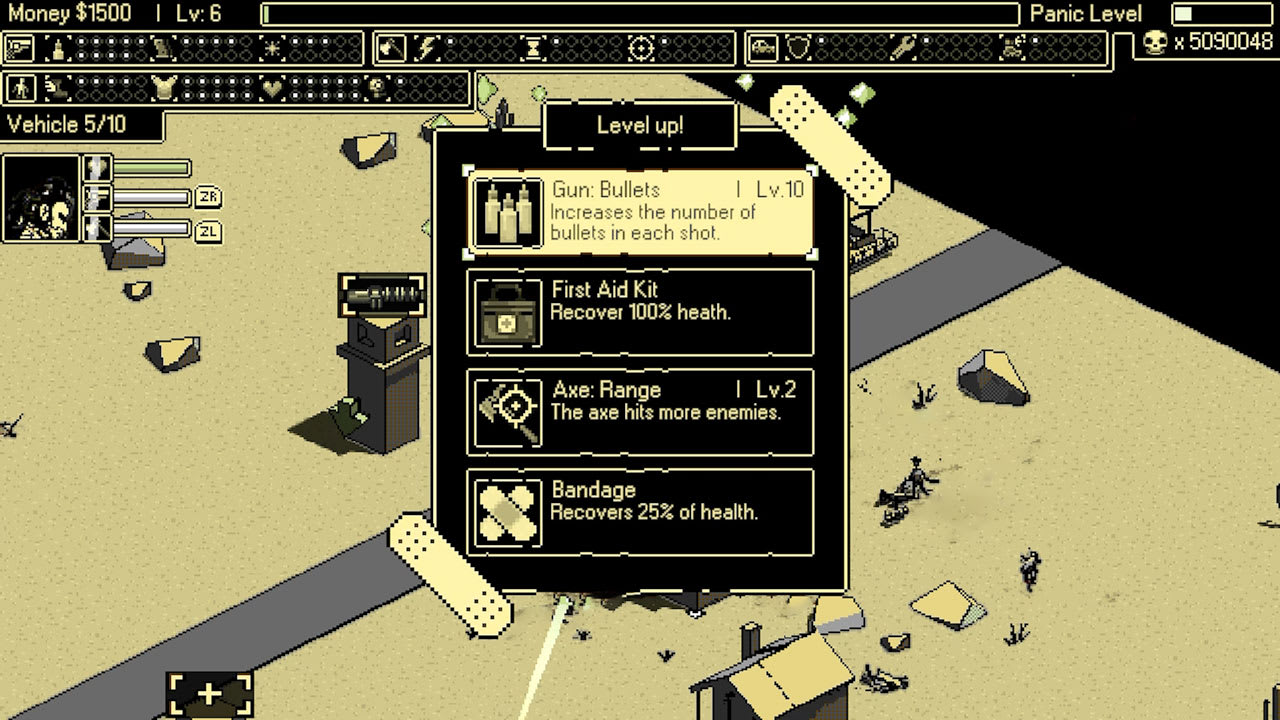Click the axe weapon icon
The height and width of the screenshot is (720, 1280).
coord(390,46)
